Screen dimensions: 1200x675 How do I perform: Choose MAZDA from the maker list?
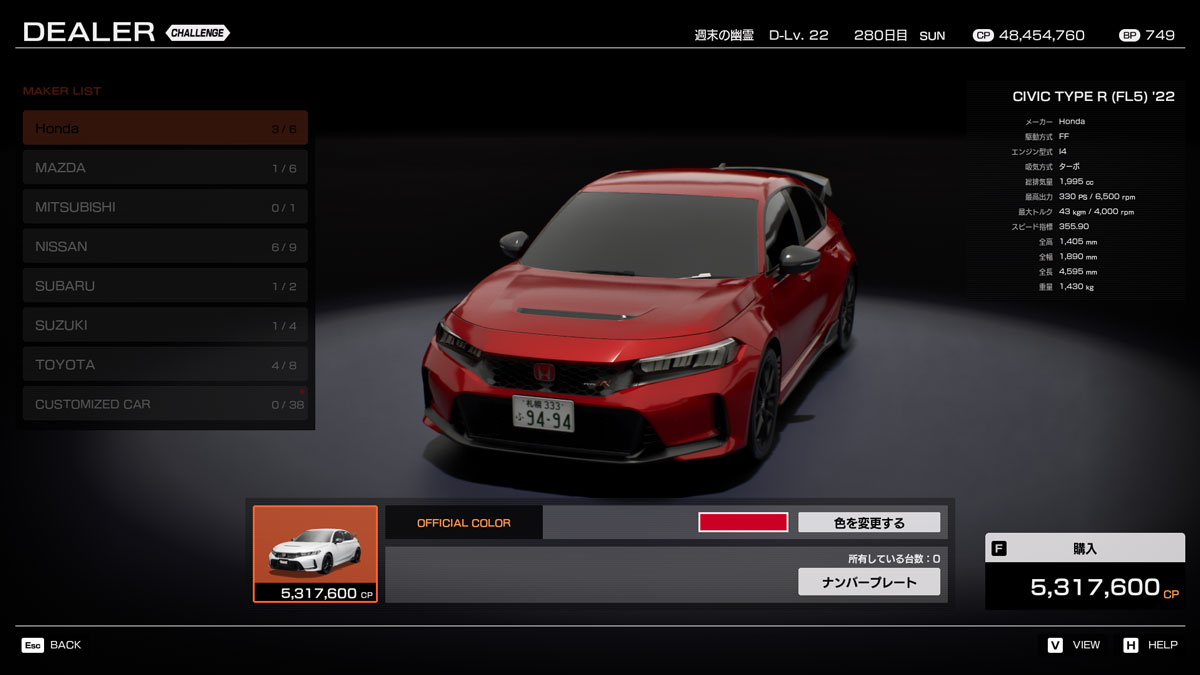[x=165, y=168]
